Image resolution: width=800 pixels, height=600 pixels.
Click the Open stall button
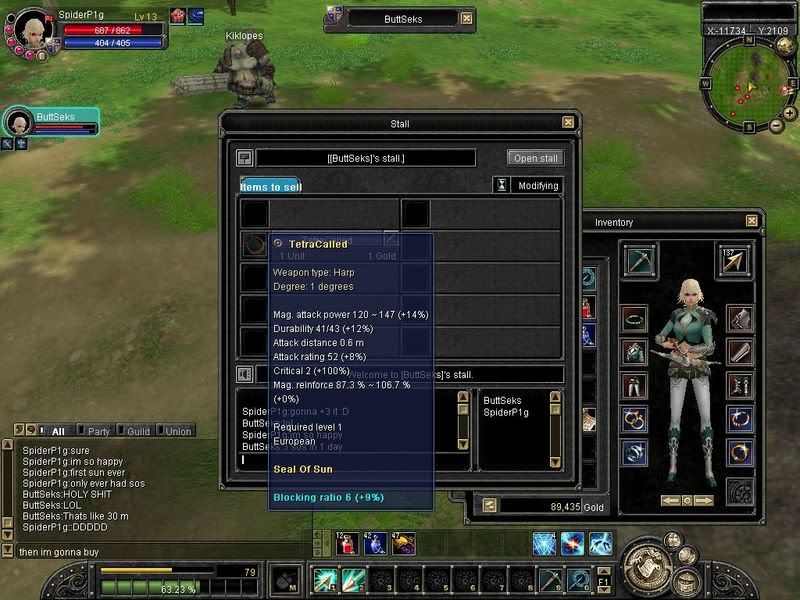pos(536,158)
